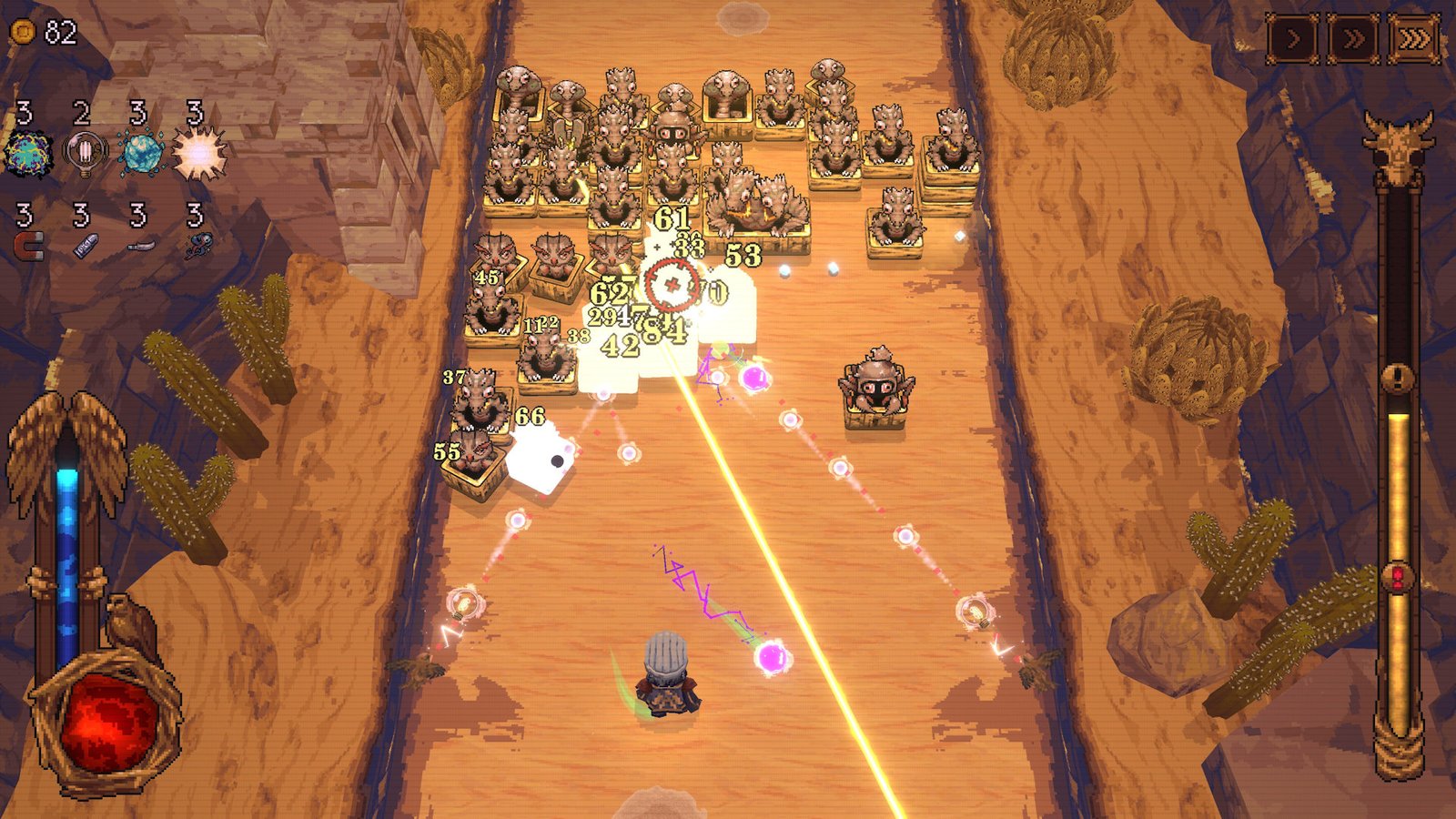Select the red magnet passive icon
1456x819 pixels.
(x=29, y=245)
